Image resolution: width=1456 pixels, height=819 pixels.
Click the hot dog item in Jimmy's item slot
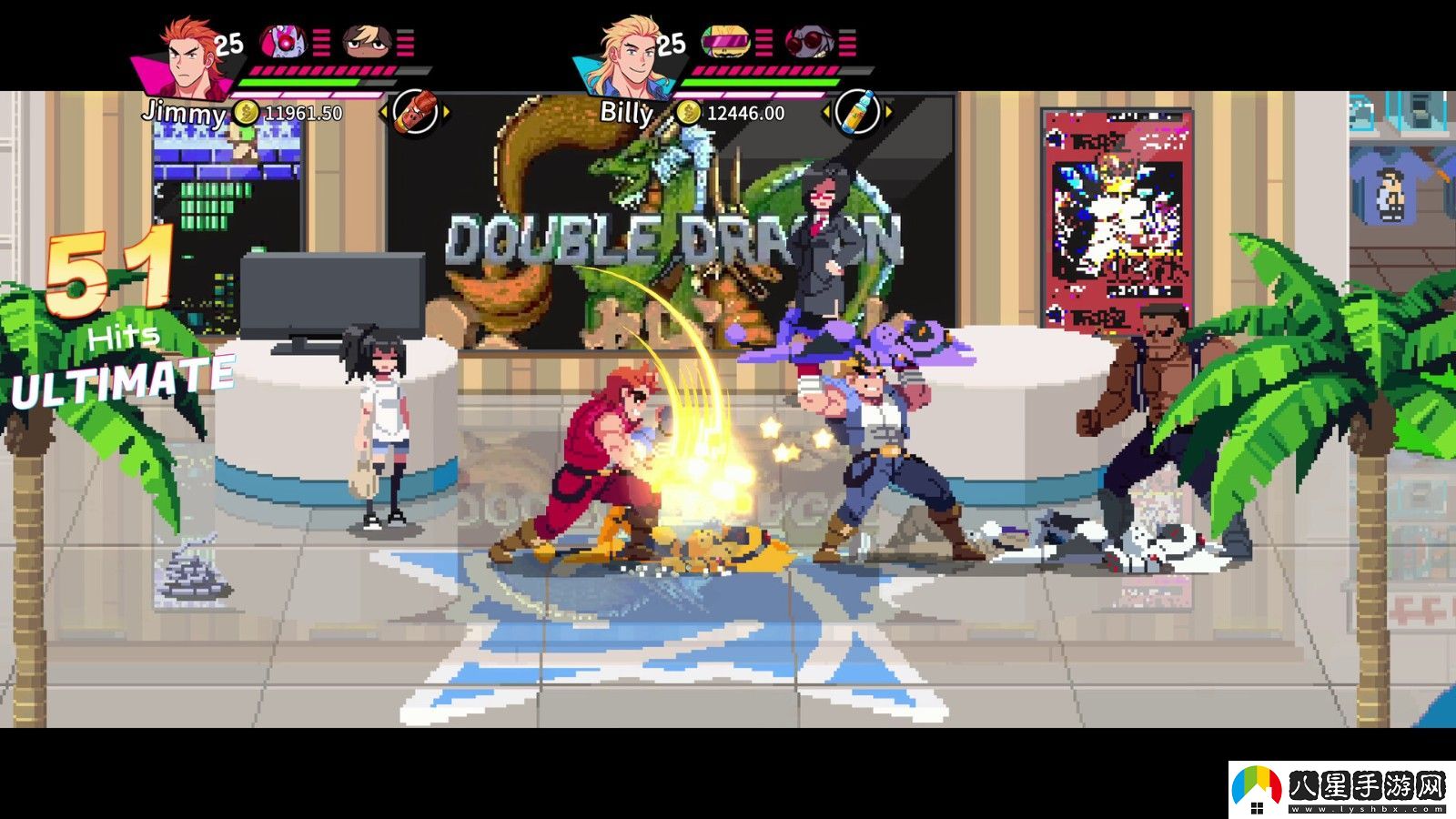pos(416,111)
